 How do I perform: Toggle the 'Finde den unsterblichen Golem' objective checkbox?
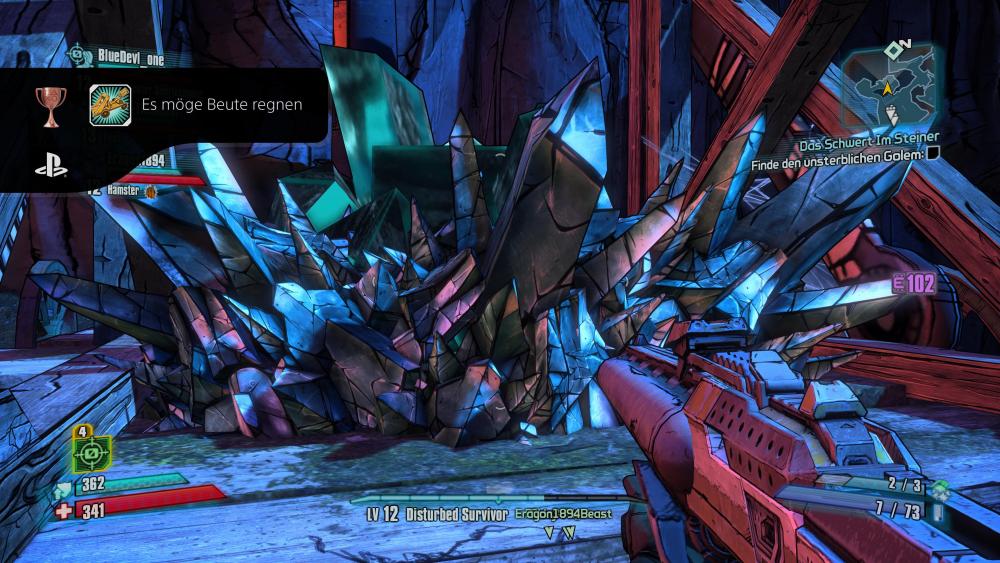point(933,153)
